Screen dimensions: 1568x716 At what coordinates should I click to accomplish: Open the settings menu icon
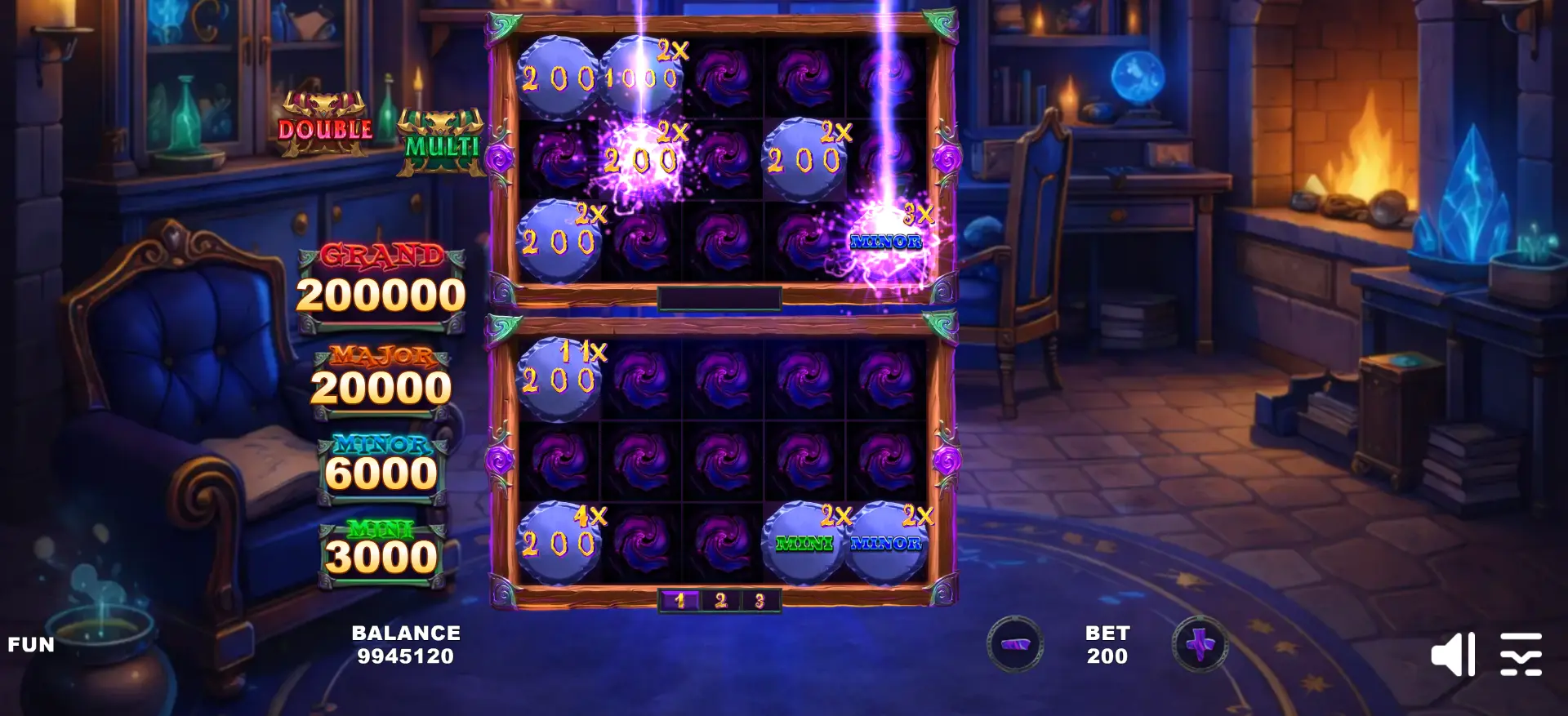tap(1521, 654)
